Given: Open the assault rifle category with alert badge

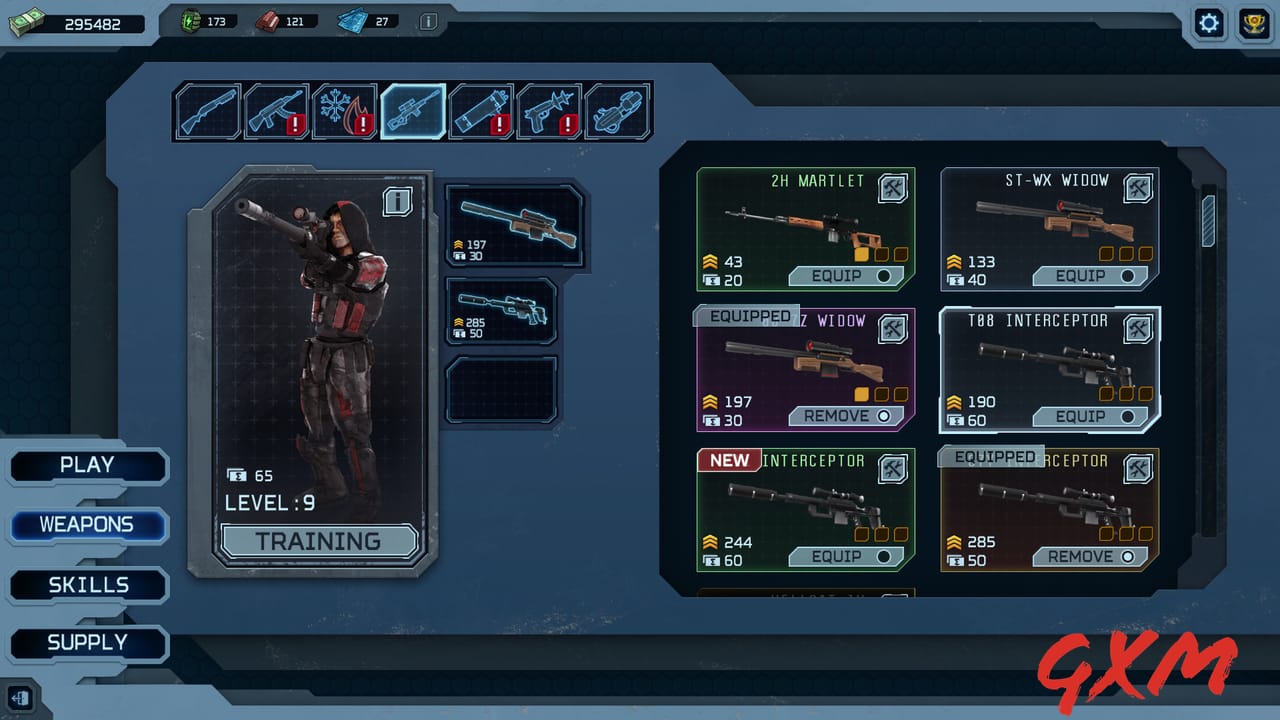Looking at the screenshot, I should (x=276, y=110).
